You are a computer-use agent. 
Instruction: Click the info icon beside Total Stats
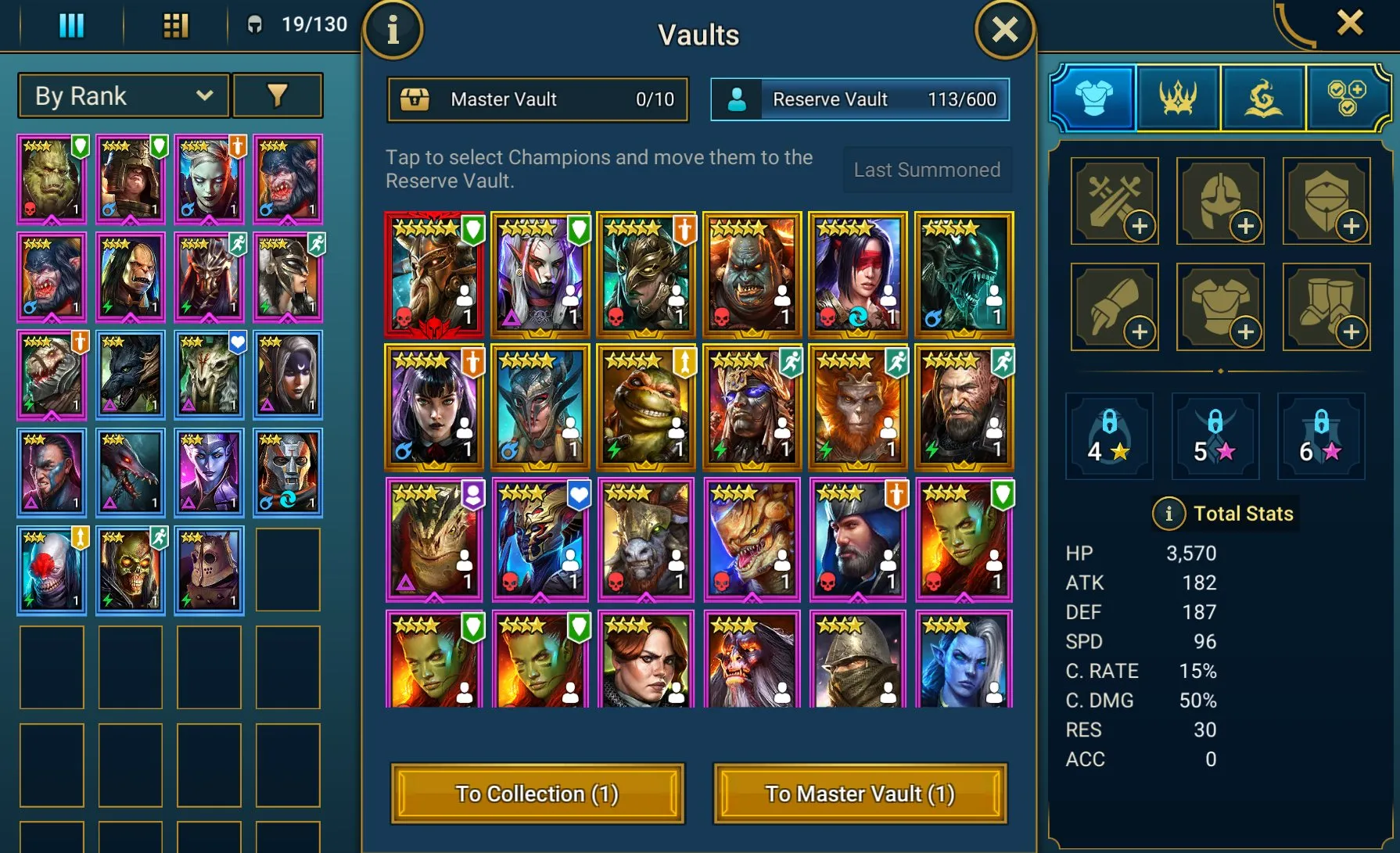1168,514
